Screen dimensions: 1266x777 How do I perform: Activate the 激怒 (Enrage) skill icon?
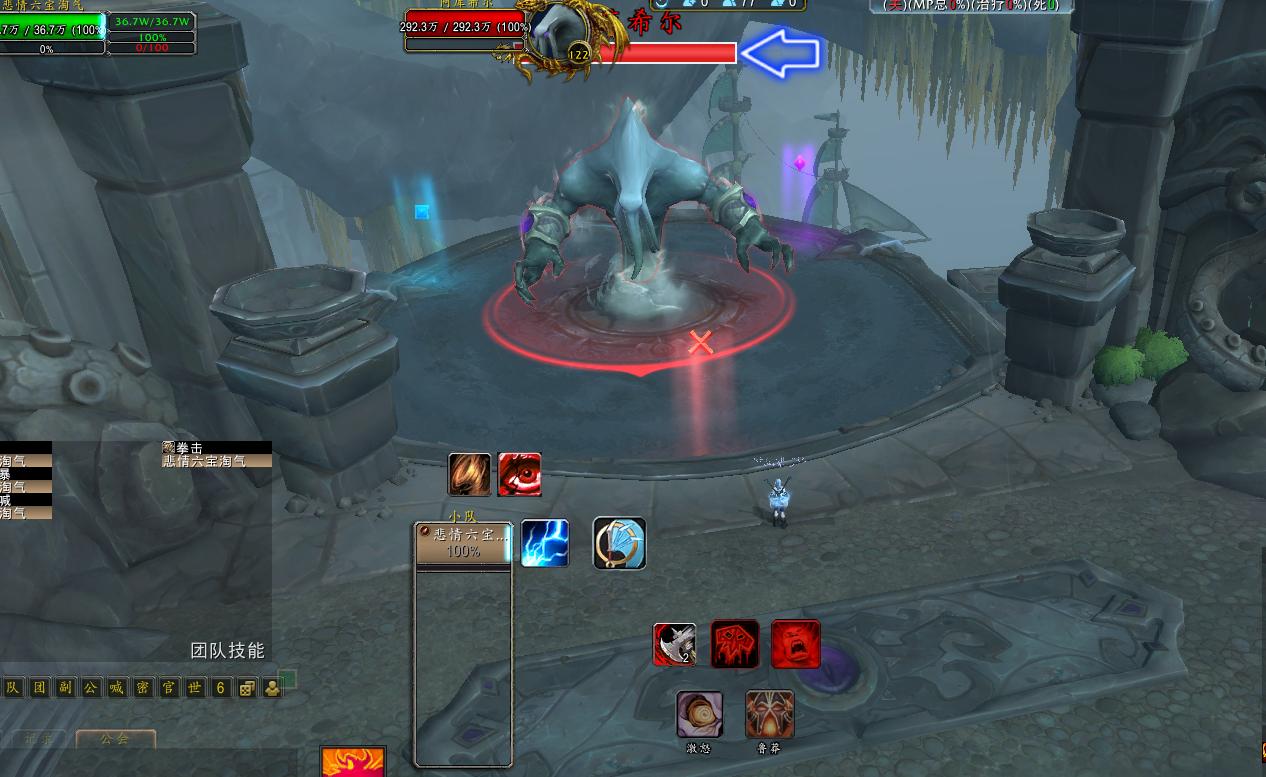(699, 714)
